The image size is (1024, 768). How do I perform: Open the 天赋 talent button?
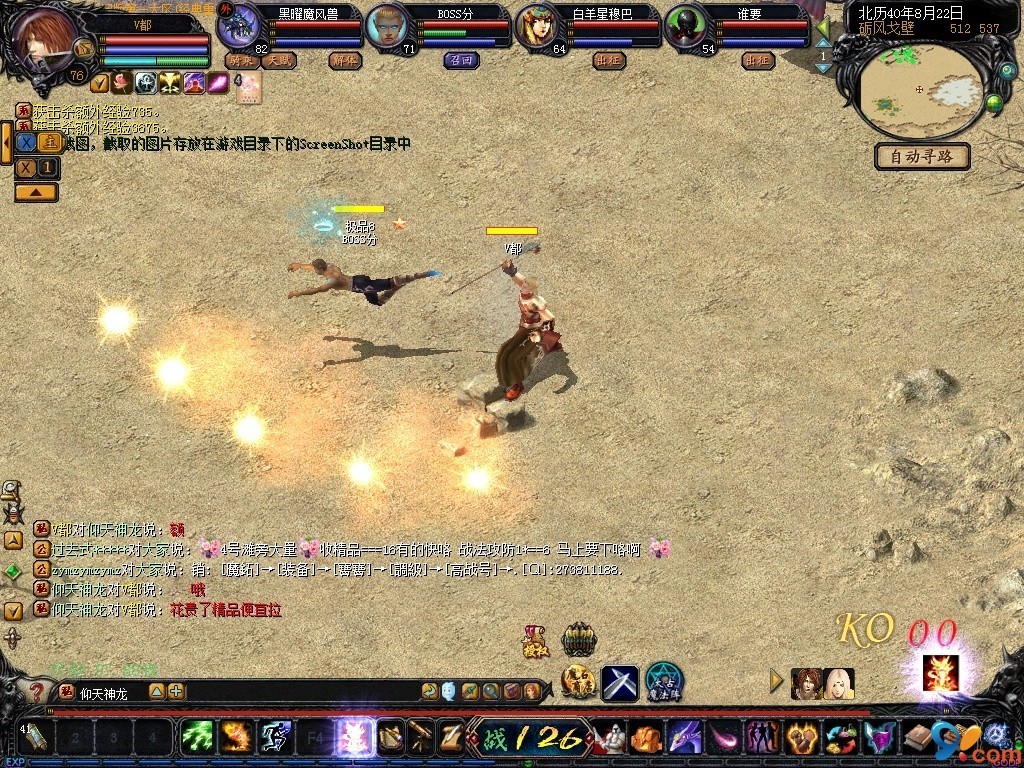[x=279, y=61]
